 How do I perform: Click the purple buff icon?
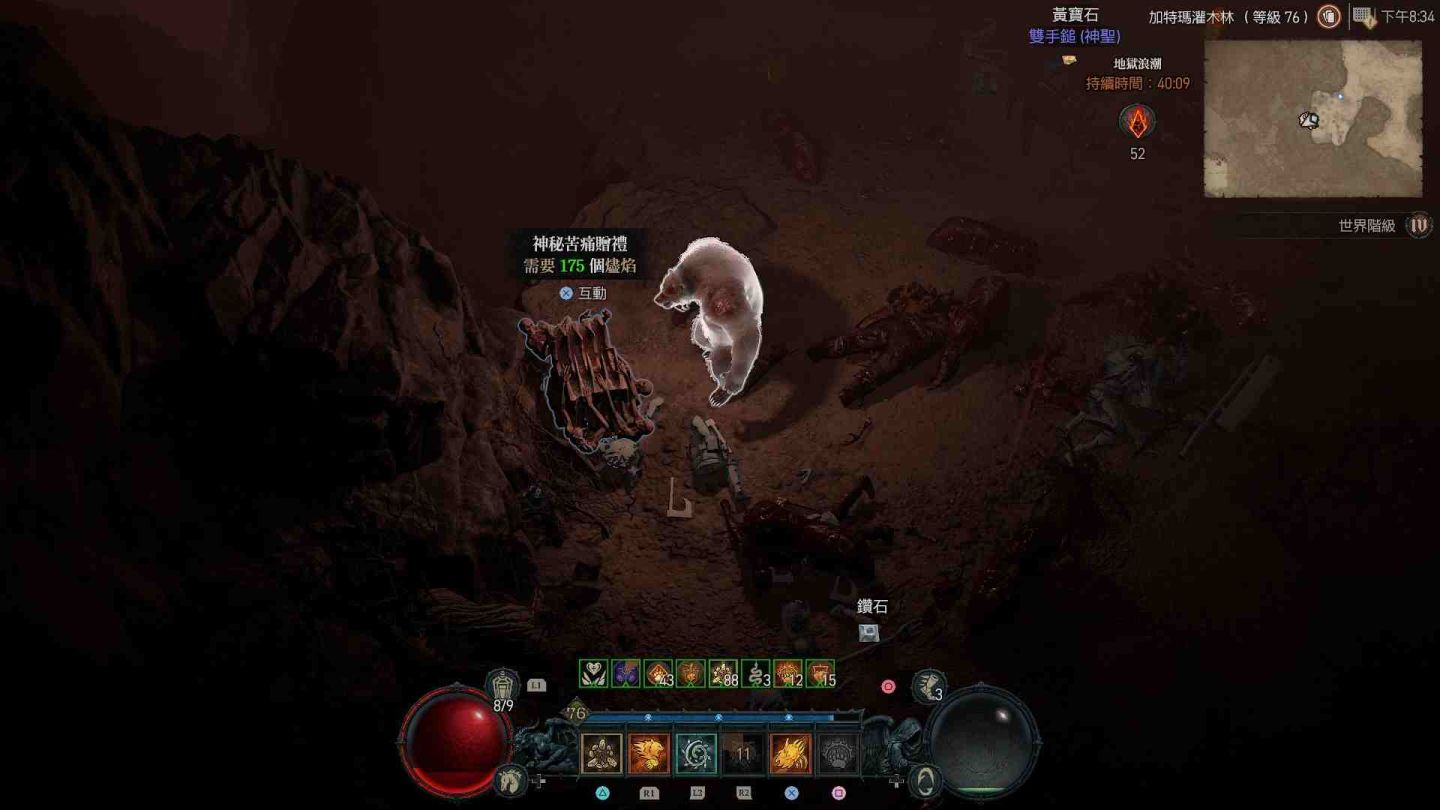[626, 674]
